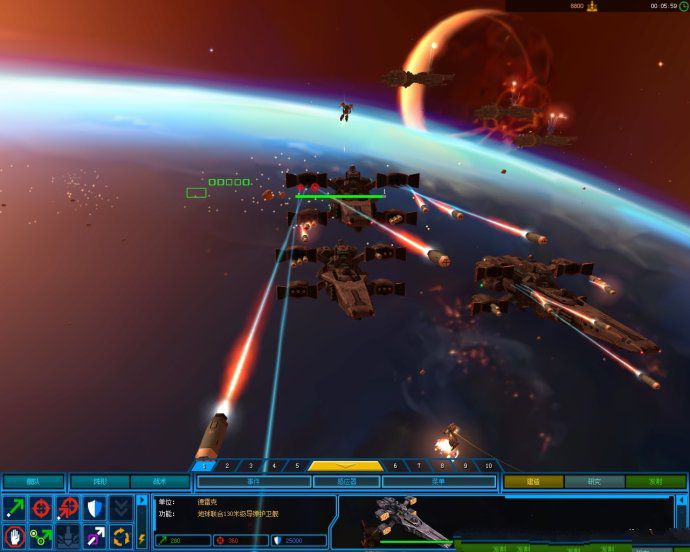Open the 菜单 (Menu) button
Viewport: 690px width, 552px height.
438,481
